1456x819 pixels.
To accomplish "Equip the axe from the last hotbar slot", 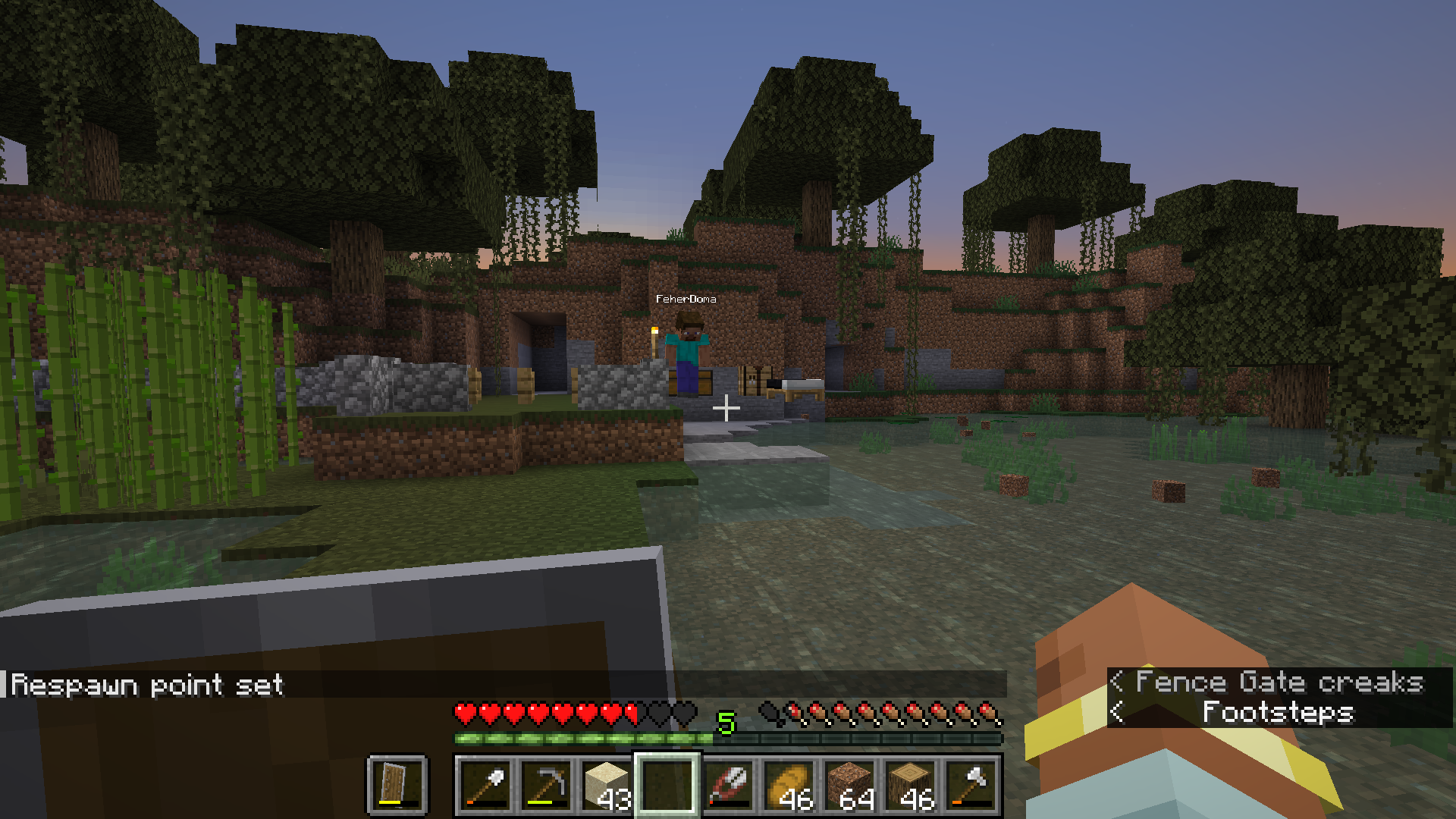I will click(971, 785).
